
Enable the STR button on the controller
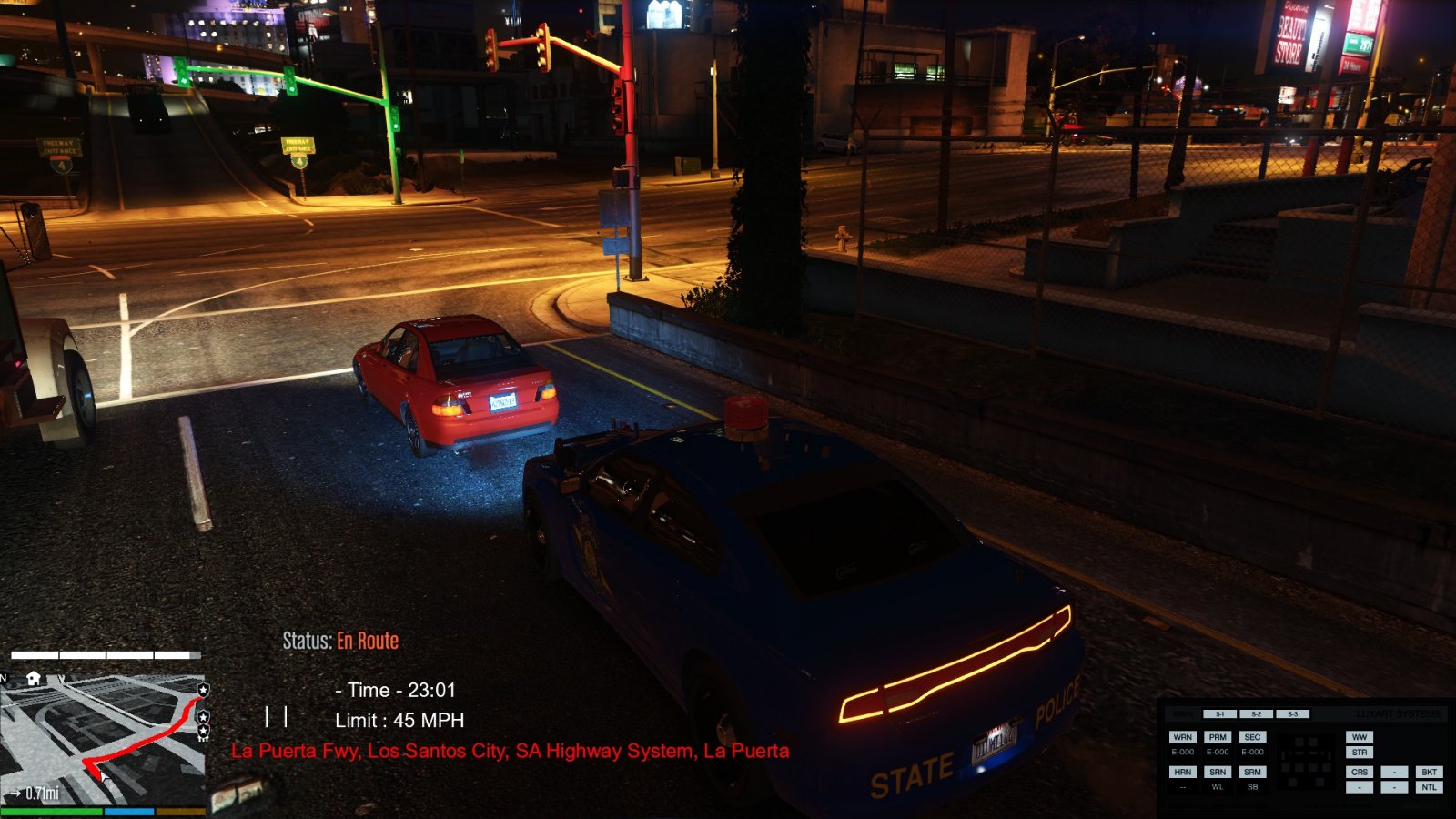pos(1360,753)
